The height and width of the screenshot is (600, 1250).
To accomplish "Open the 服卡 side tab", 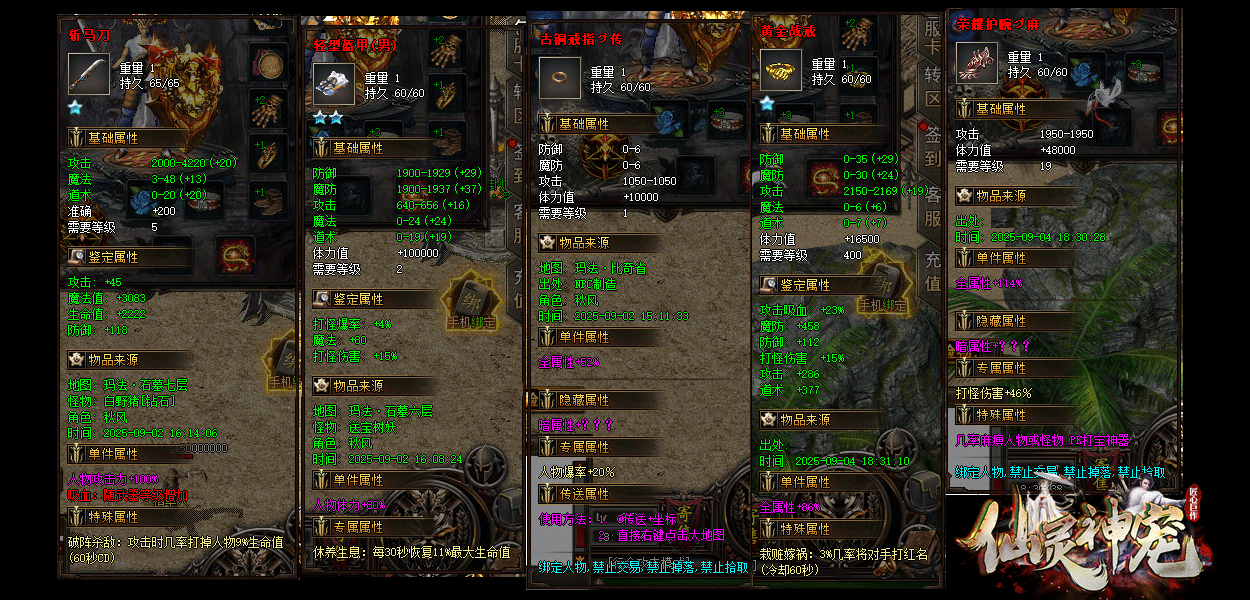I will pos(932,39).
